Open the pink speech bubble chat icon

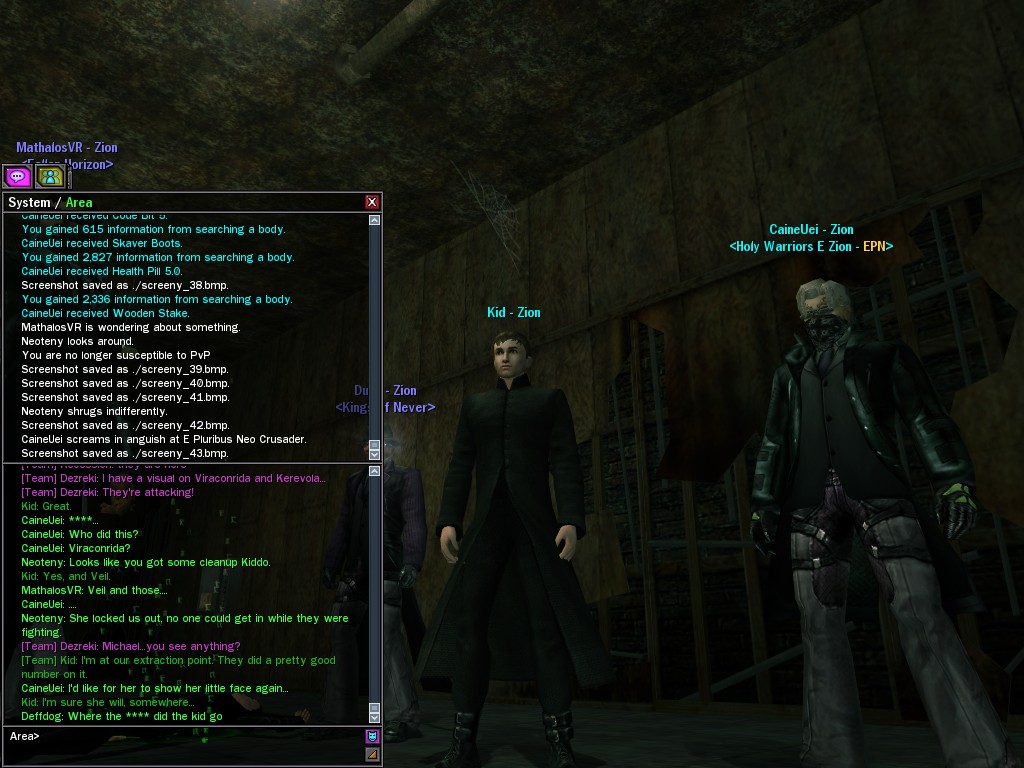(17, 177)
